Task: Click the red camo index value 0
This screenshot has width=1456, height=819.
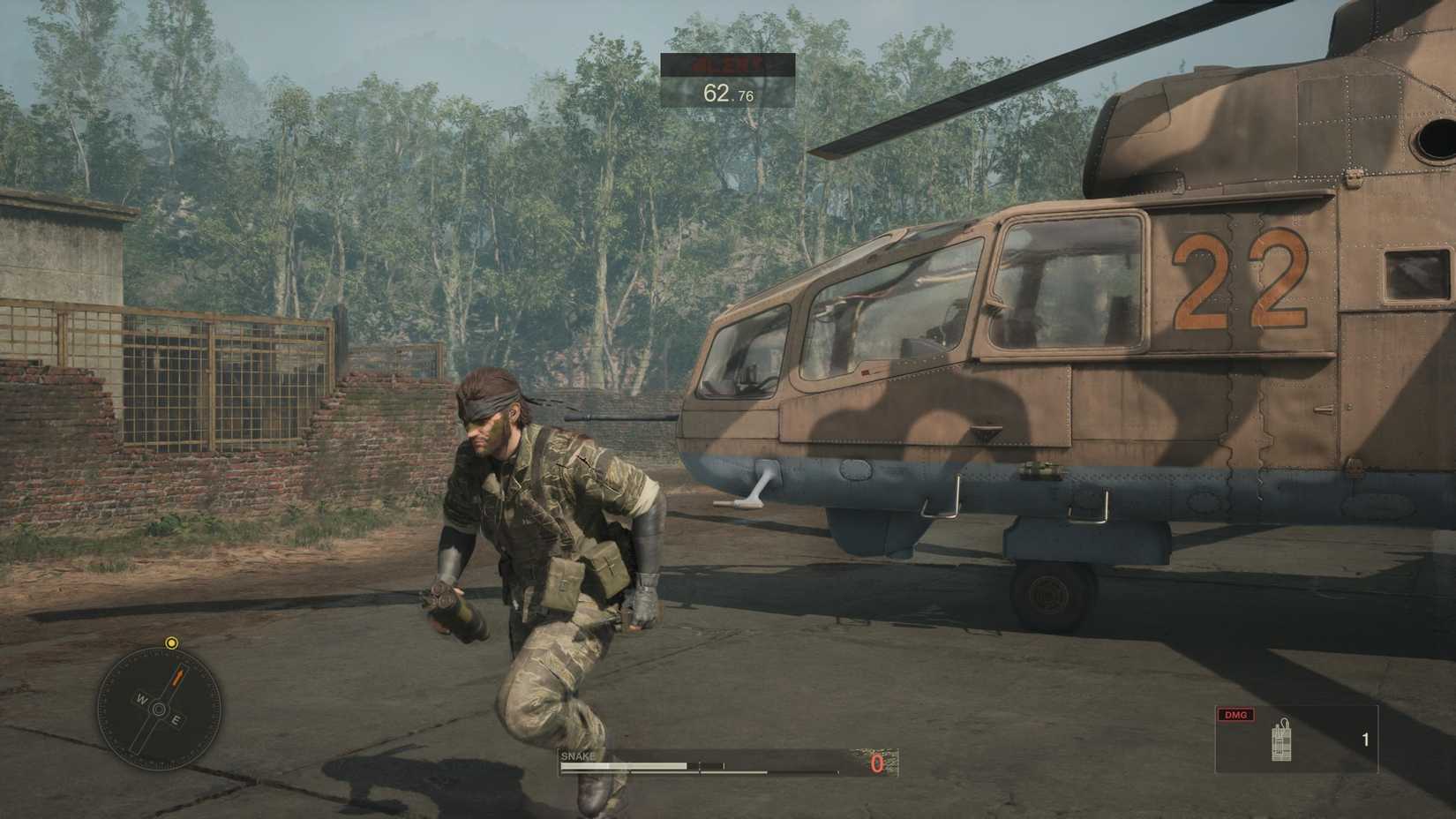Action: click(876, 764)
